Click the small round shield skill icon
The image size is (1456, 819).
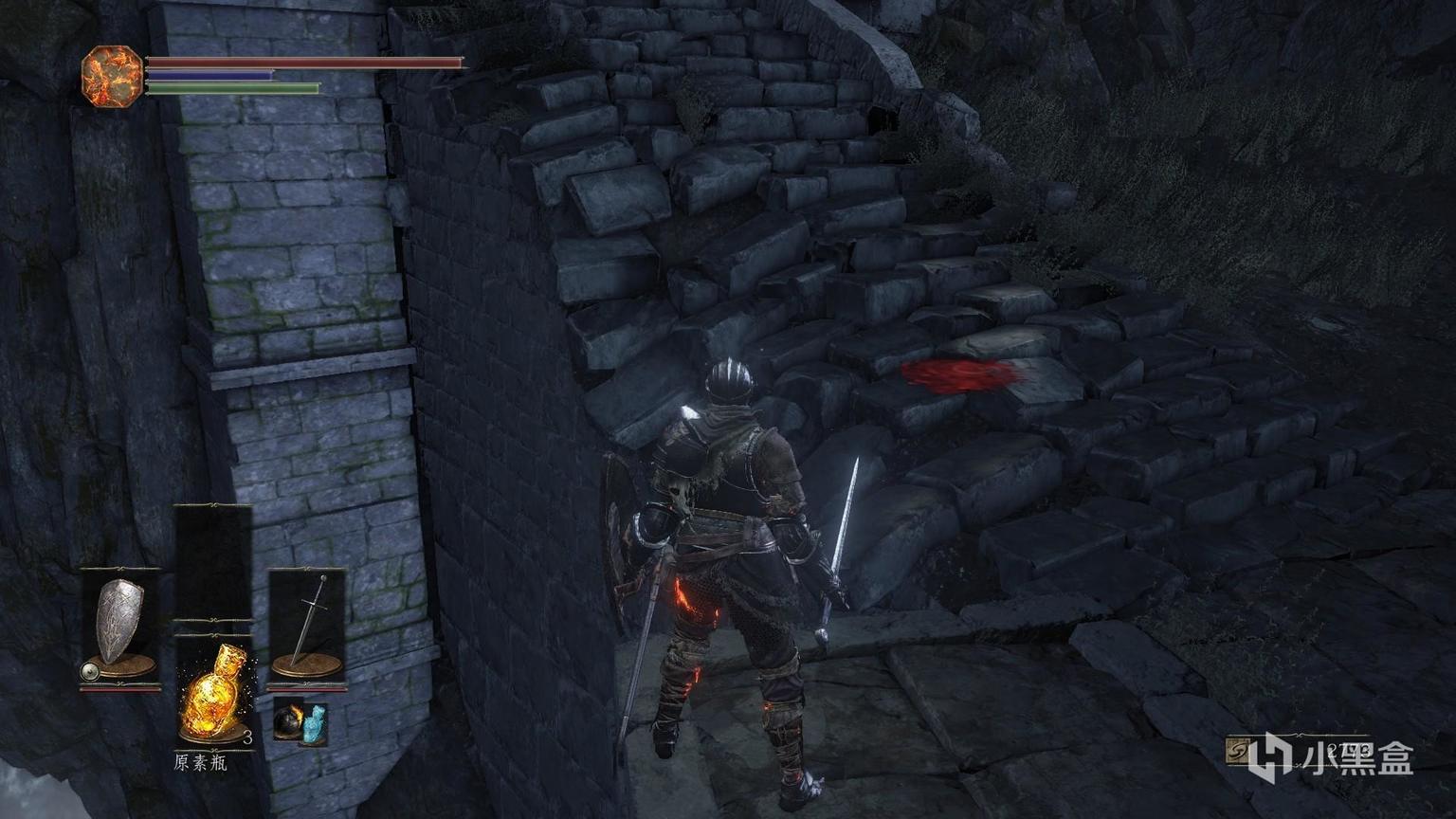[90, 671]
